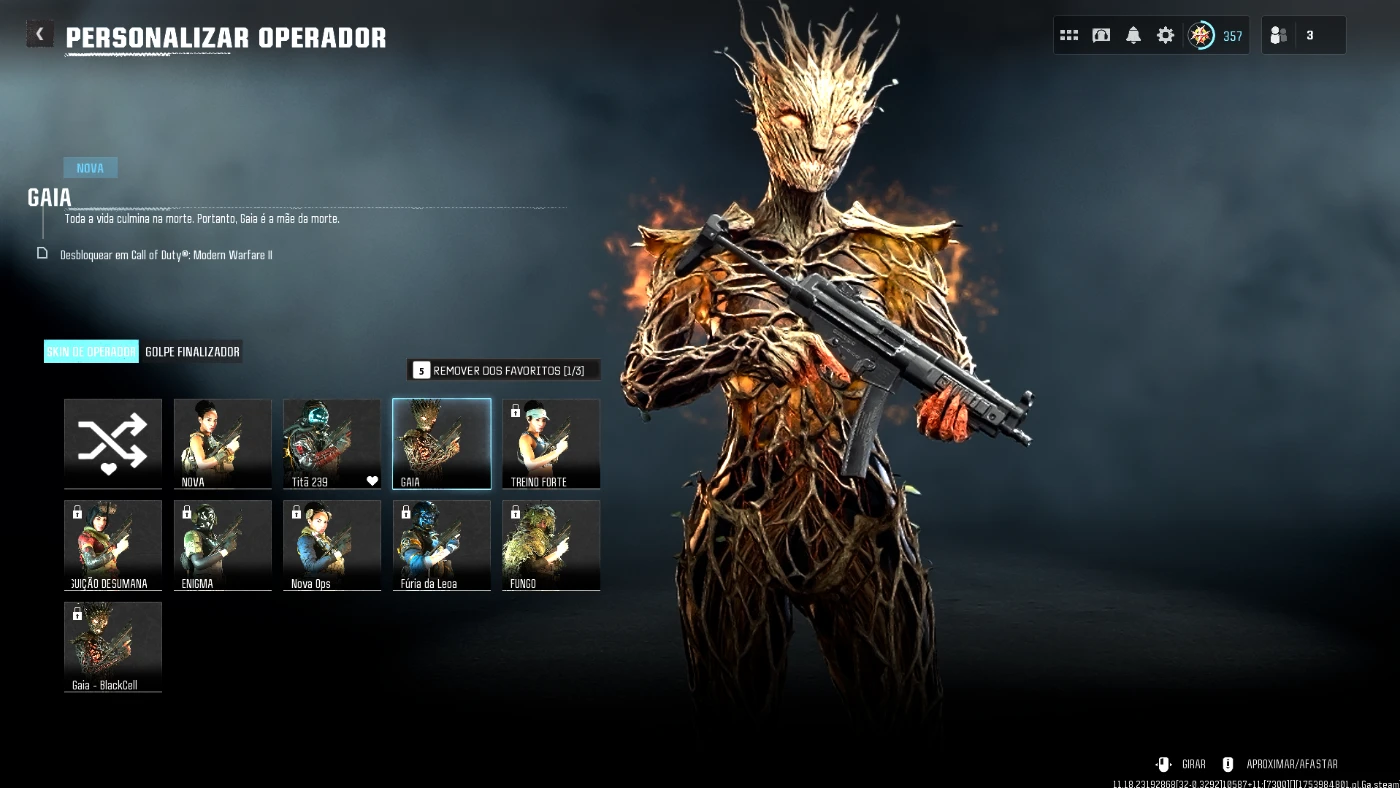Go back using the top-left arrow
The height and width of the screenshot is (788, 1400).
[39, 34]
